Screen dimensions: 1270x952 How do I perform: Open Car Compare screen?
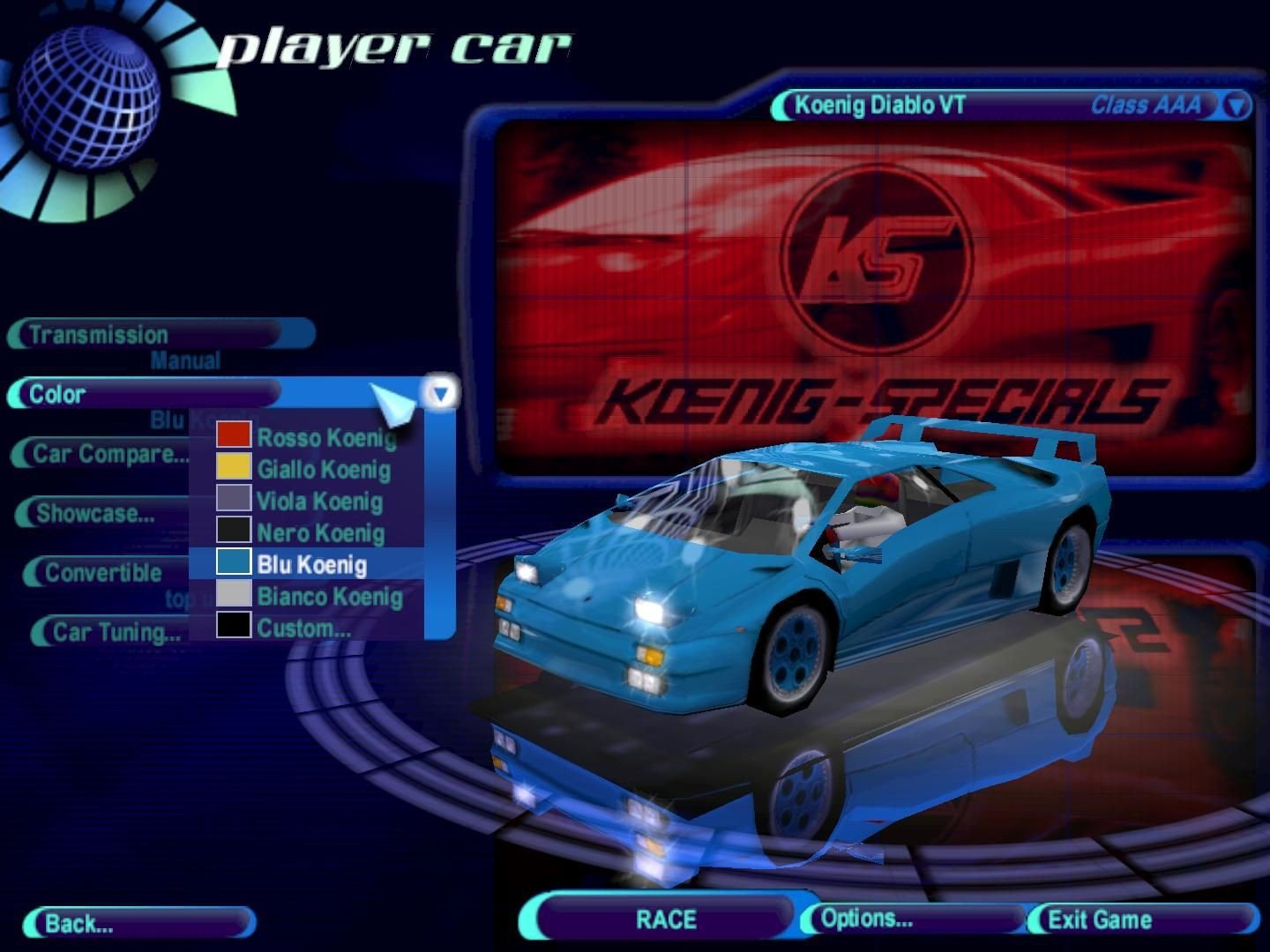point(106,454)
